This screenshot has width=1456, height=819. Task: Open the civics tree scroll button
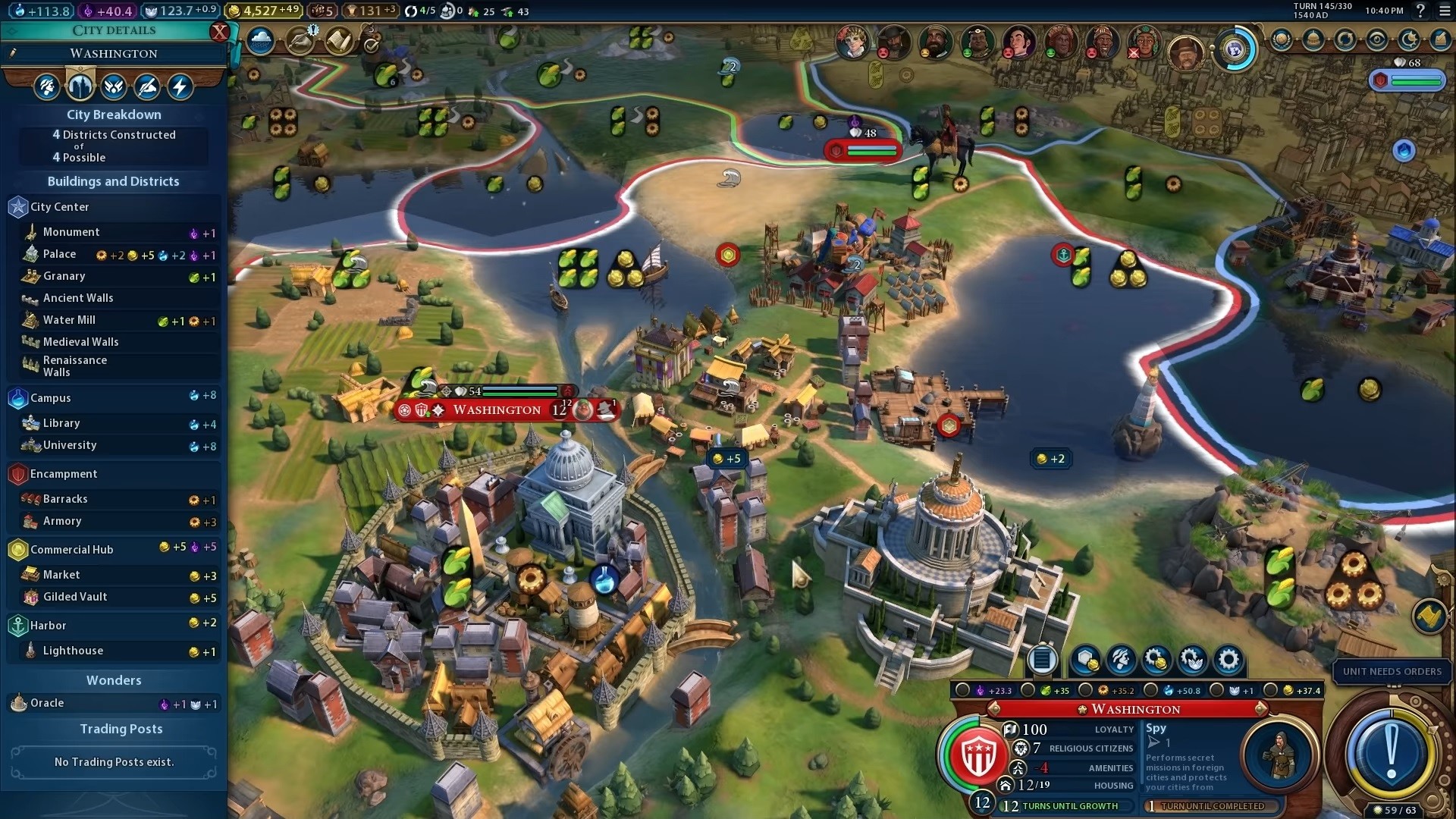click(338, 40)
